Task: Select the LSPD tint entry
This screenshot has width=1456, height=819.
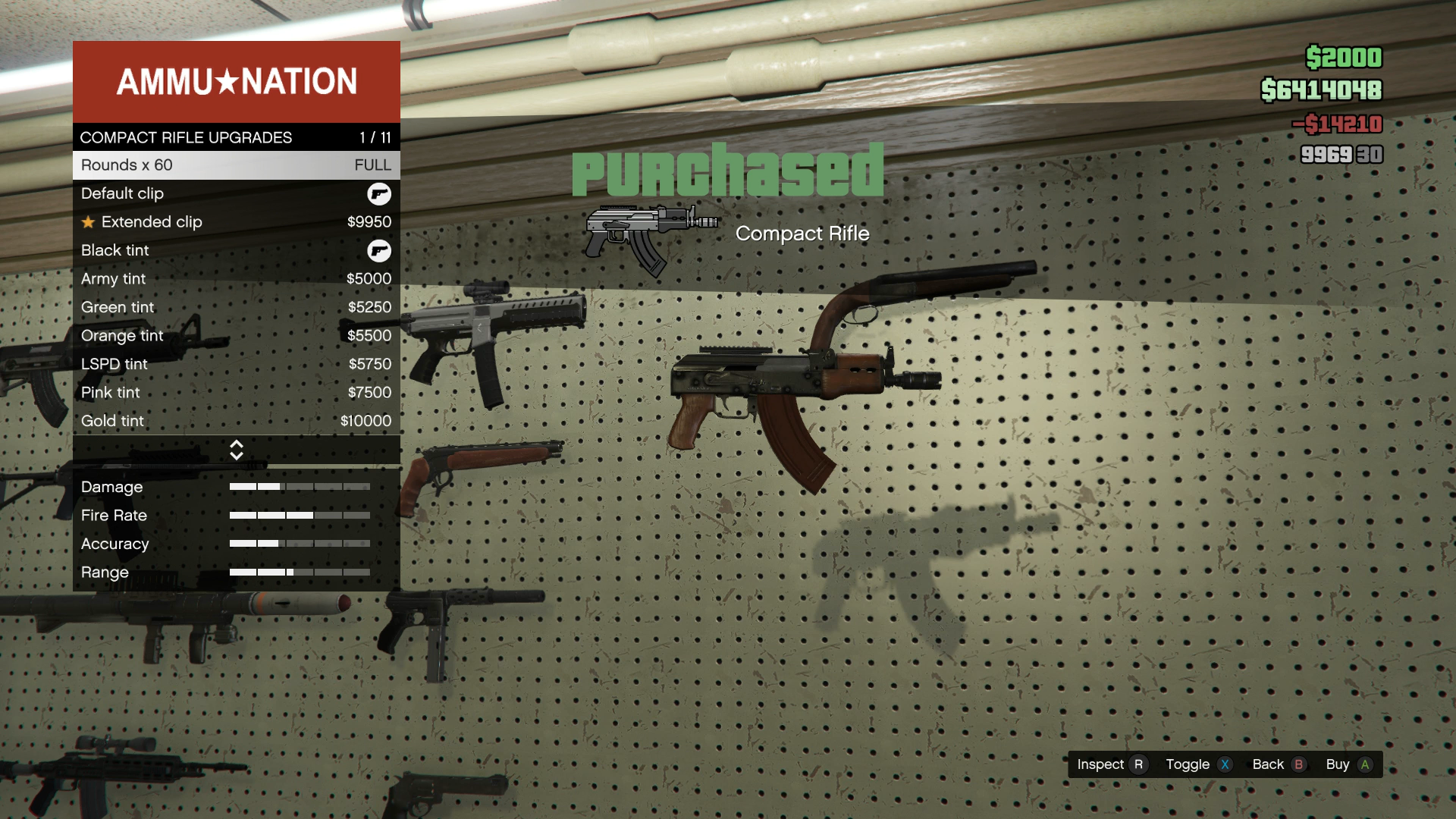Action: tap(236, 364)
